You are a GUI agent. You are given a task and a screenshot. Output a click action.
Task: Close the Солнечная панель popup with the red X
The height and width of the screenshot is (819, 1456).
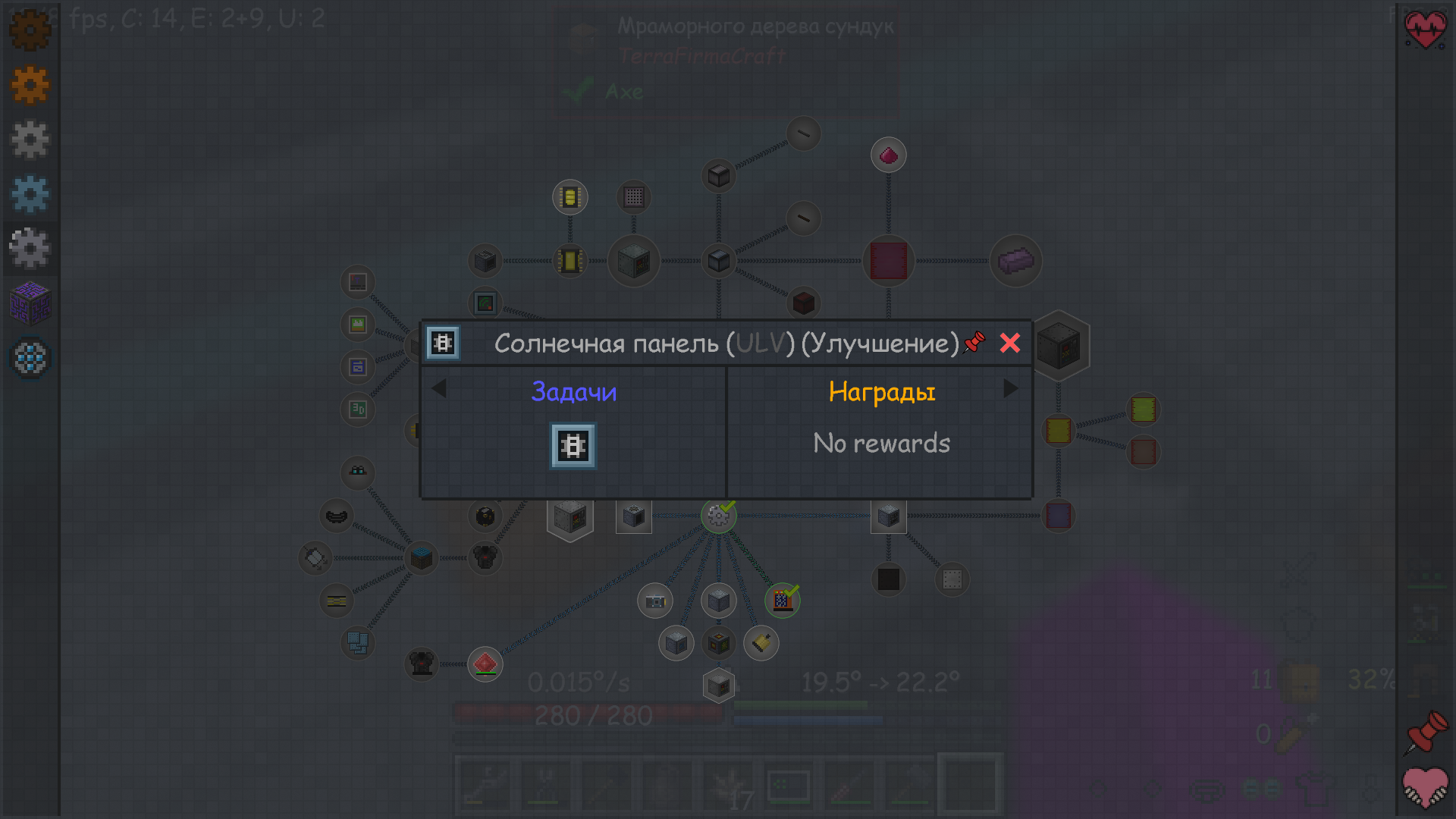coord(1010,343)
